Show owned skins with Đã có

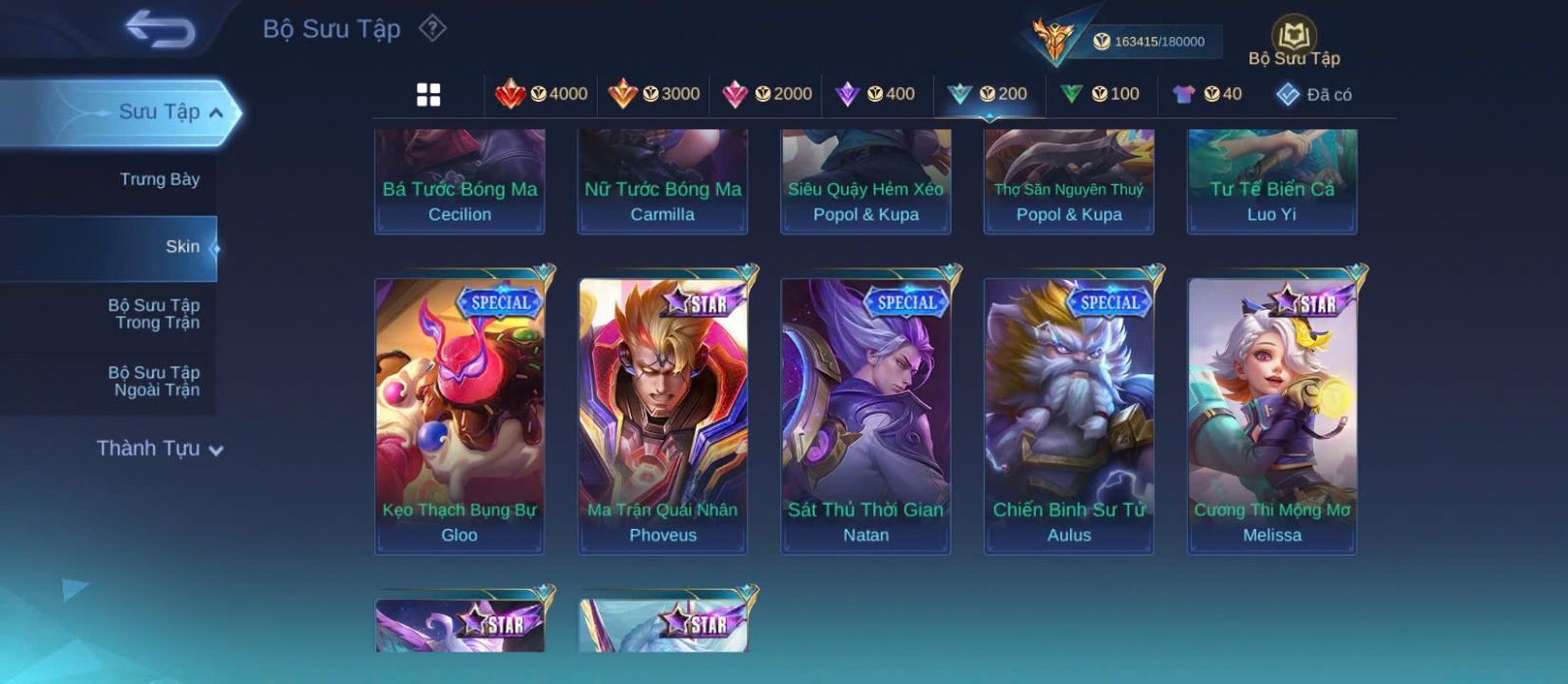(x=1314, y=94)
